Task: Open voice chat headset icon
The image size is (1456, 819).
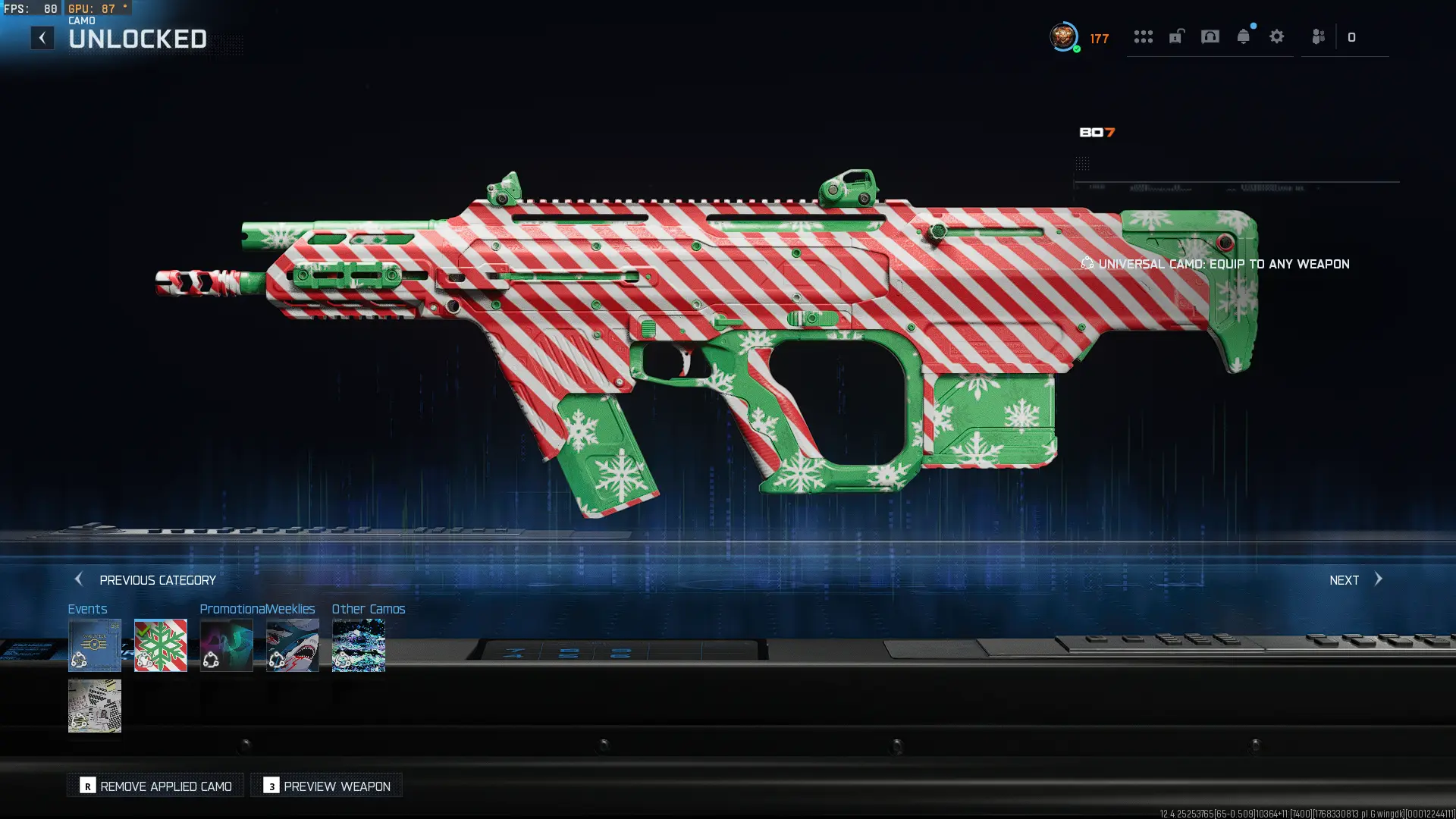Action: pyautogui.click(x=1210, y=36)
